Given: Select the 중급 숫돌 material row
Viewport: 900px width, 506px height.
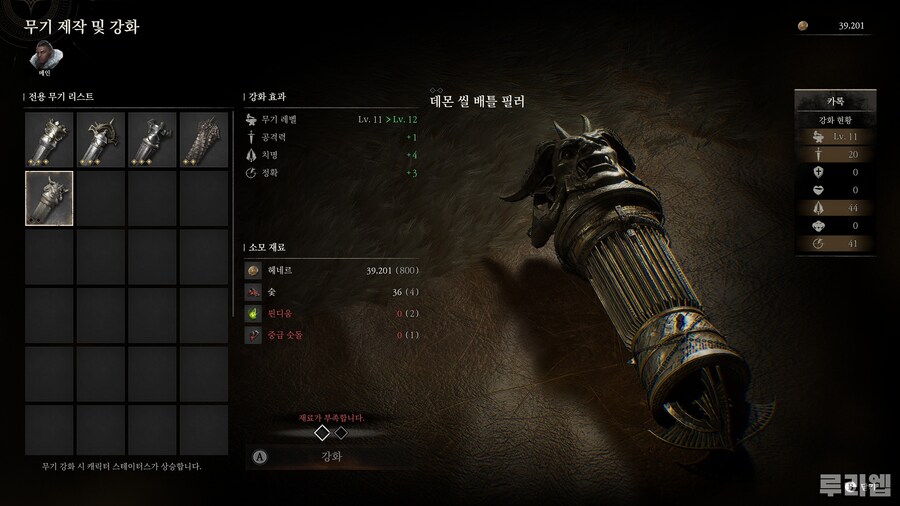Looking at the screenshot, I should (331, 335).
